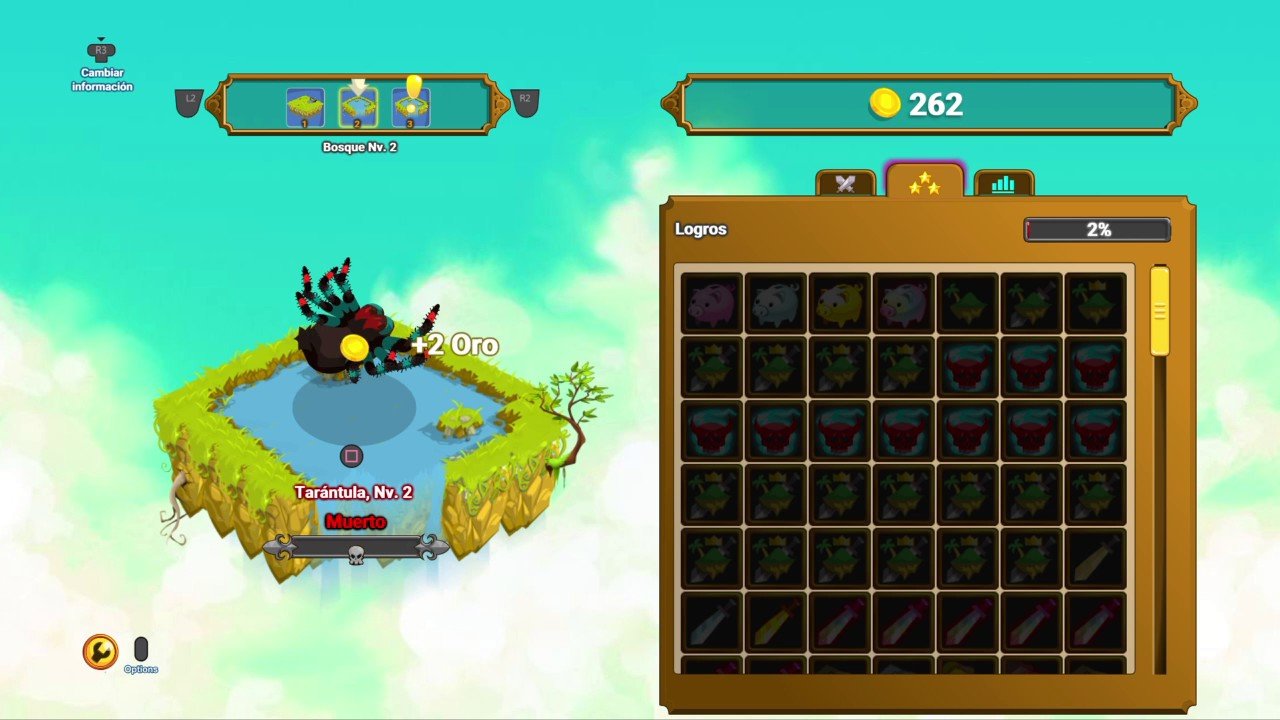Choose the highlighted zone 2 tile
The height and width of the screenshot is (720, 1280).
coord(358,107)
